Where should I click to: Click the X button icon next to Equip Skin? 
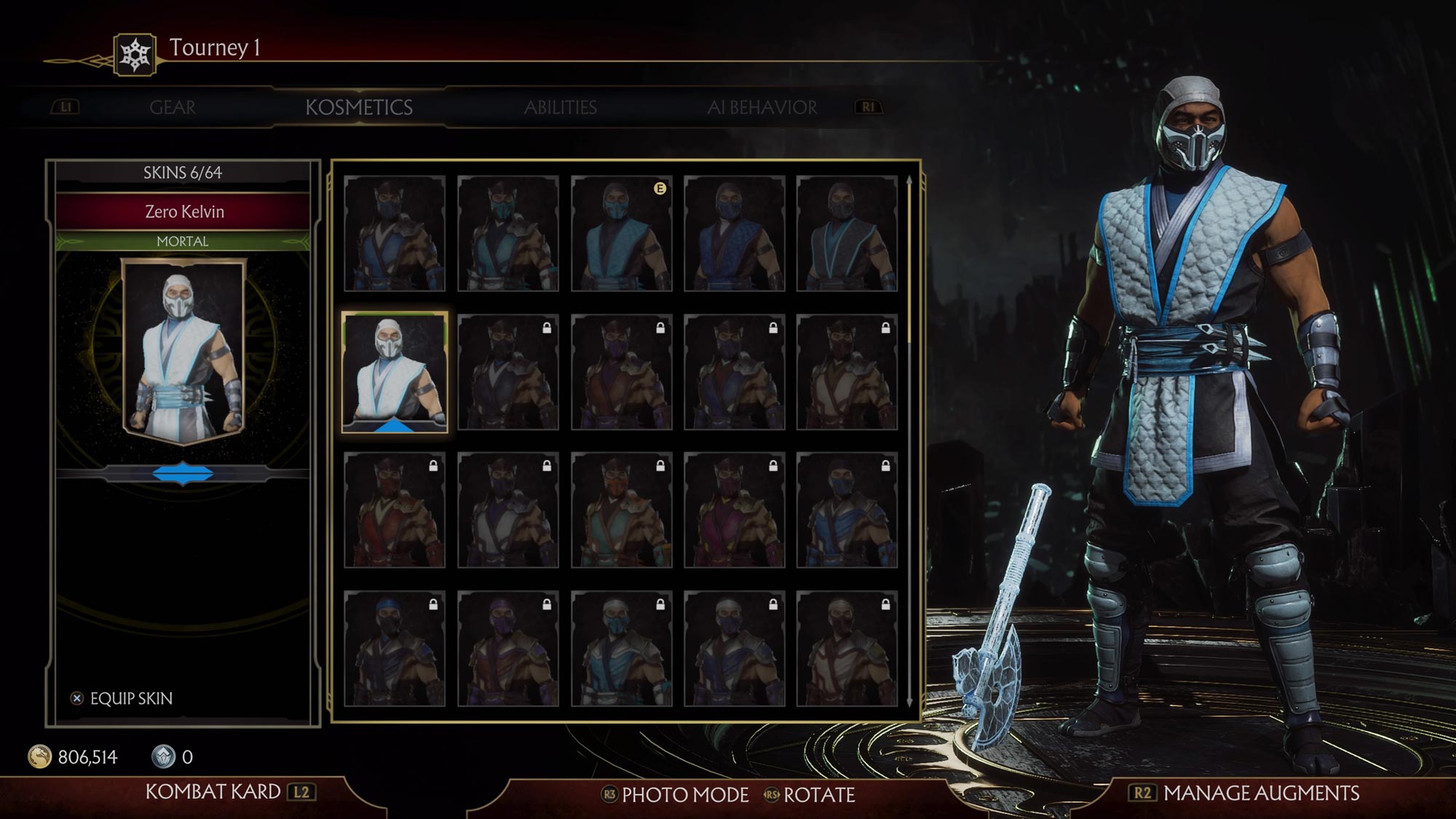pyautogui.click(x=77, y=697)
